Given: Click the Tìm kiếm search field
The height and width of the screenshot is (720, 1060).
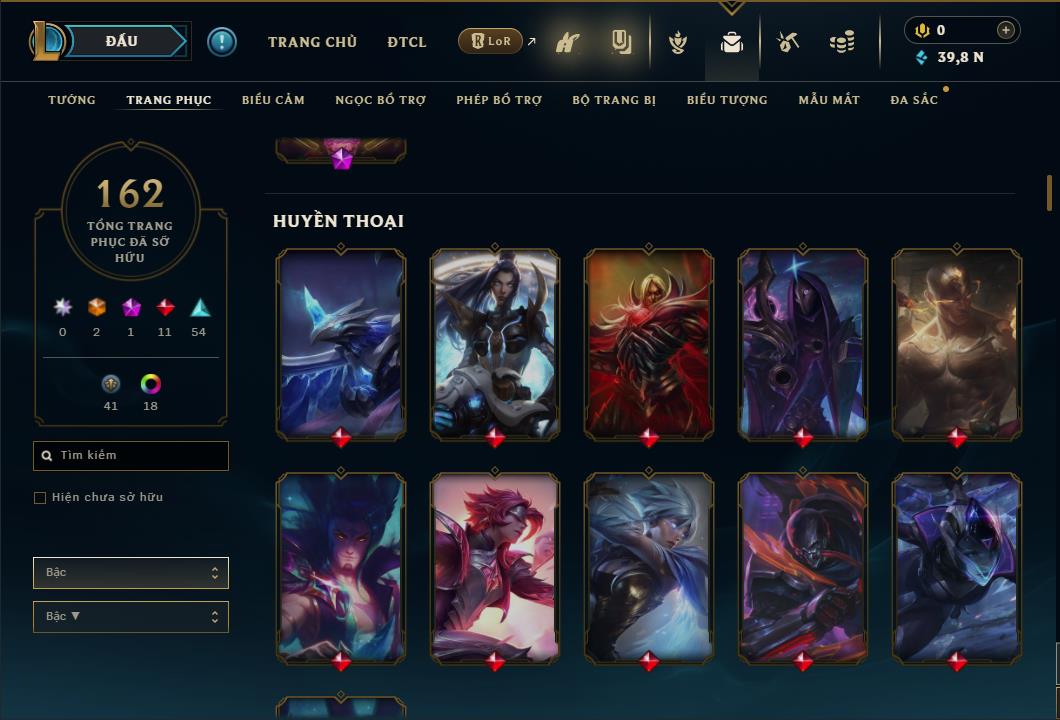Looking at the screenshot, I should pyautogui.click(x=131, y=456).
